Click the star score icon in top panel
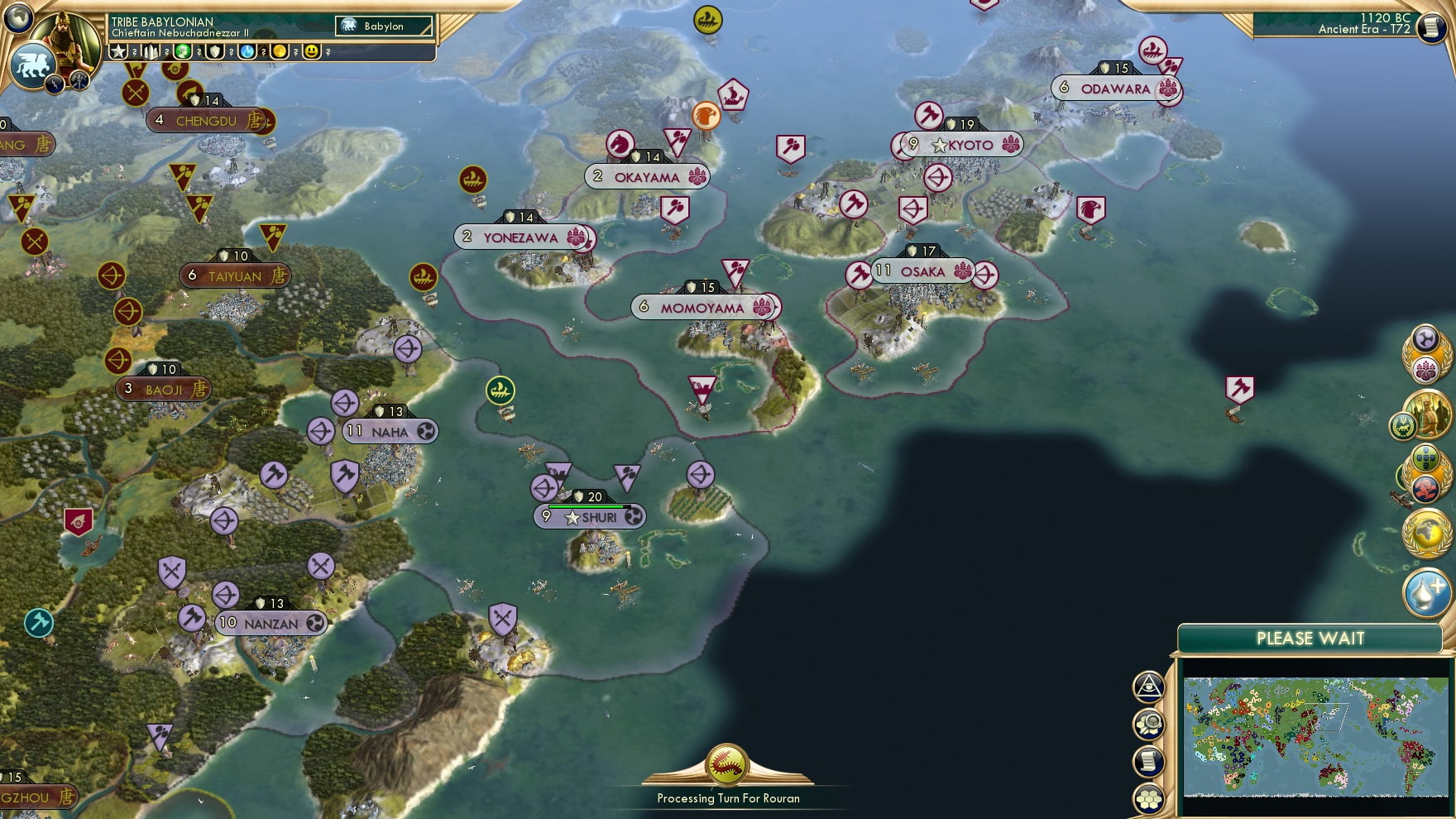Viewport: 1456px width, 819px height. pyautogui.click(x=118, y=53)
